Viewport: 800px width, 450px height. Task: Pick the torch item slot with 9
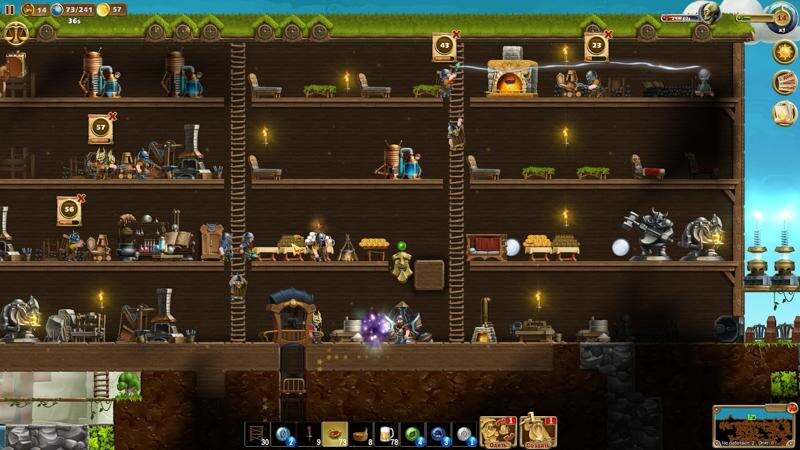coord(309,433)
